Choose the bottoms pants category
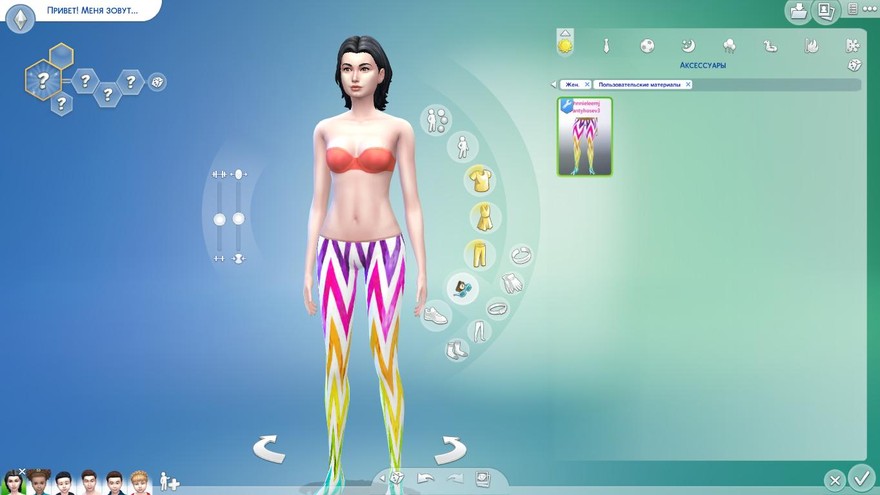The height and width of the screenshot is (495, 880). coord(480,254)
